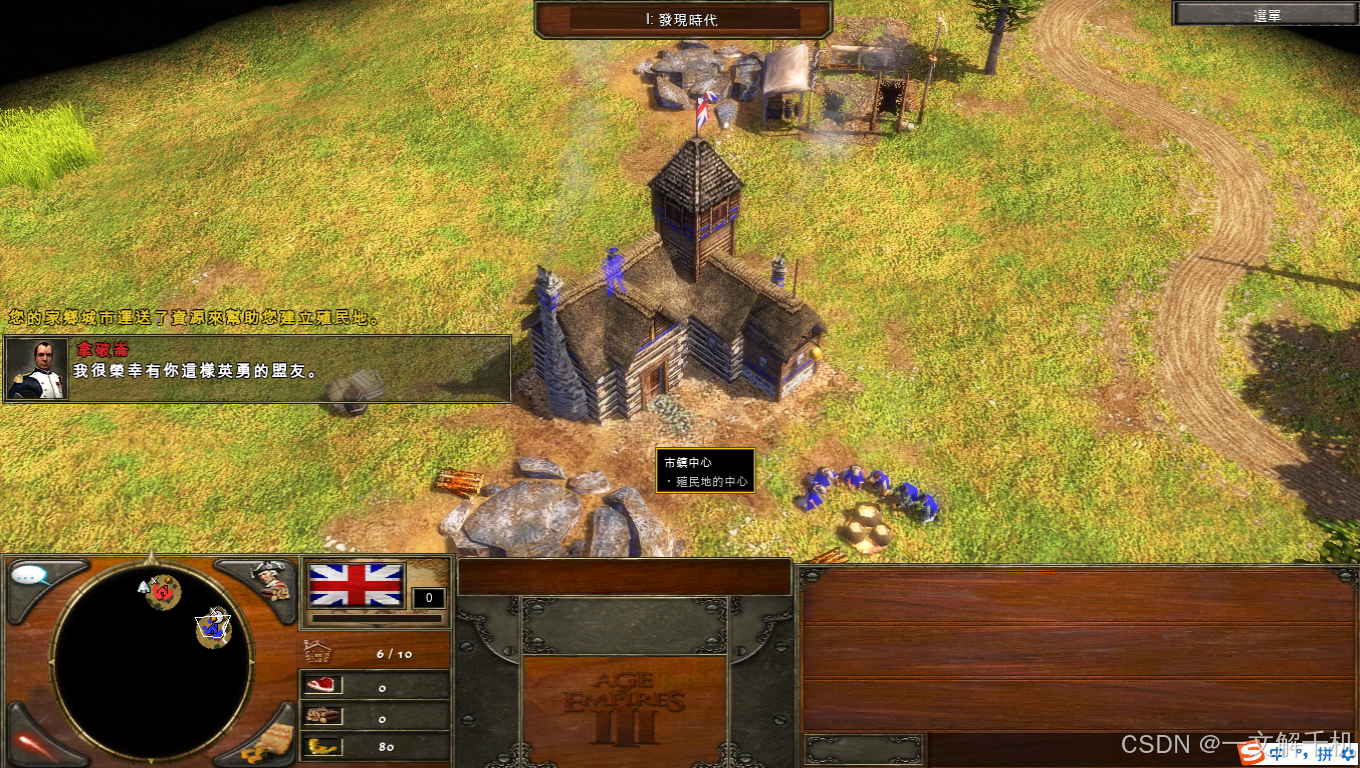Image resolution: width=1360 pixels, height=768 pixels.
Task: Select the colonial soldier portrait button
Action: pyautogui.click(x=268, y=580)
